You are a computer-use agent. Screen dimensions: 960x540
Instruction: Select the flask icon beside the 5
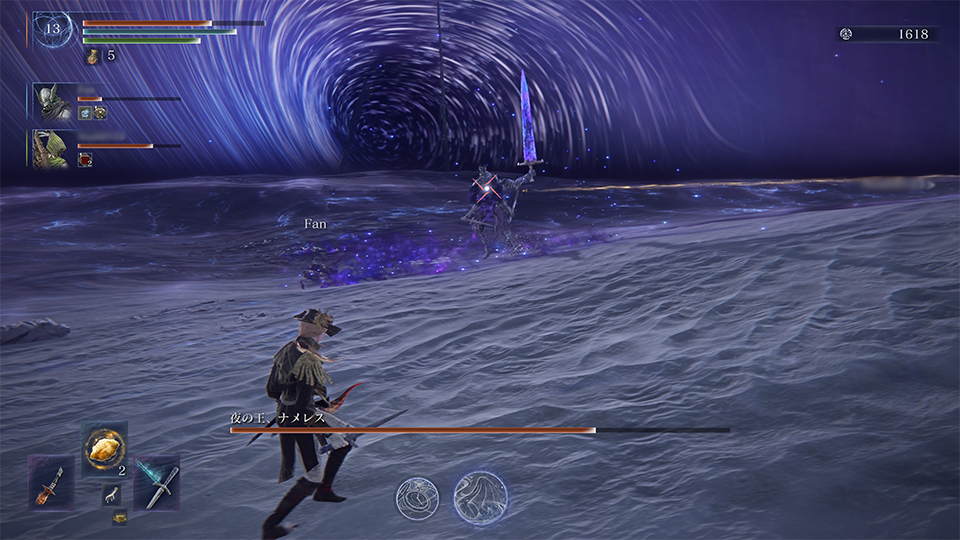coord(92,56)
